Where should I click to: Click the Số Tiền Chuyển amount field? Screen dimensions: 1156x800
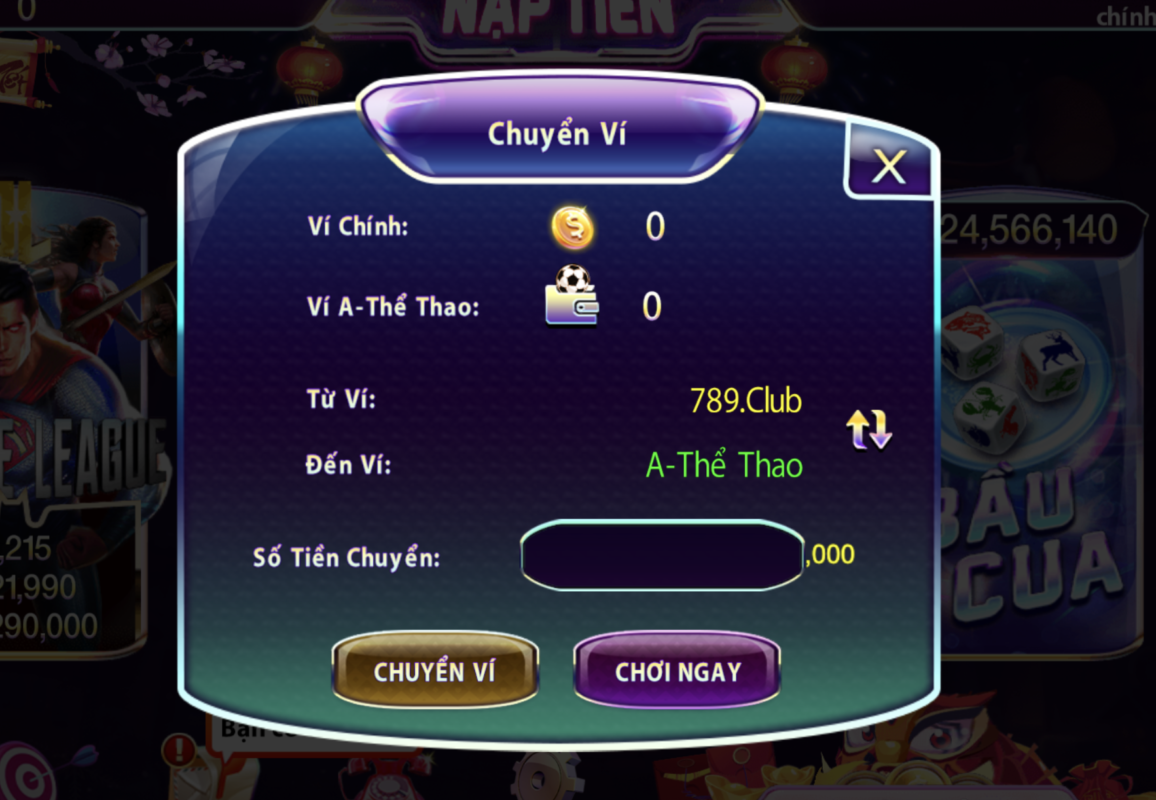661,555
